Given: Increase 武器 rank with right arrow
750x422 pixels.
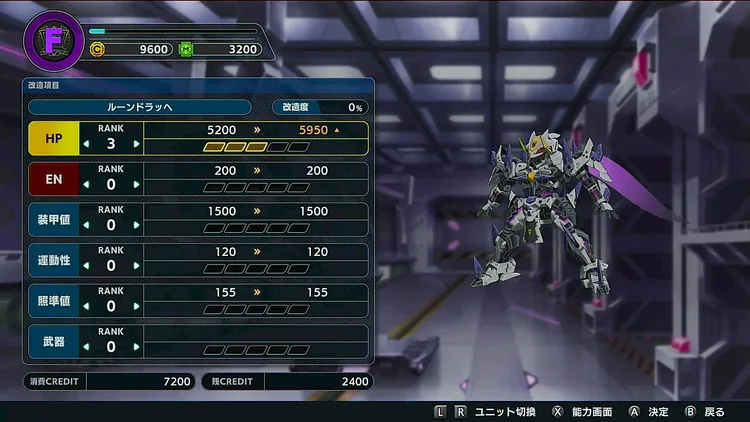Looking at the screenshot, I should [136, 348].
